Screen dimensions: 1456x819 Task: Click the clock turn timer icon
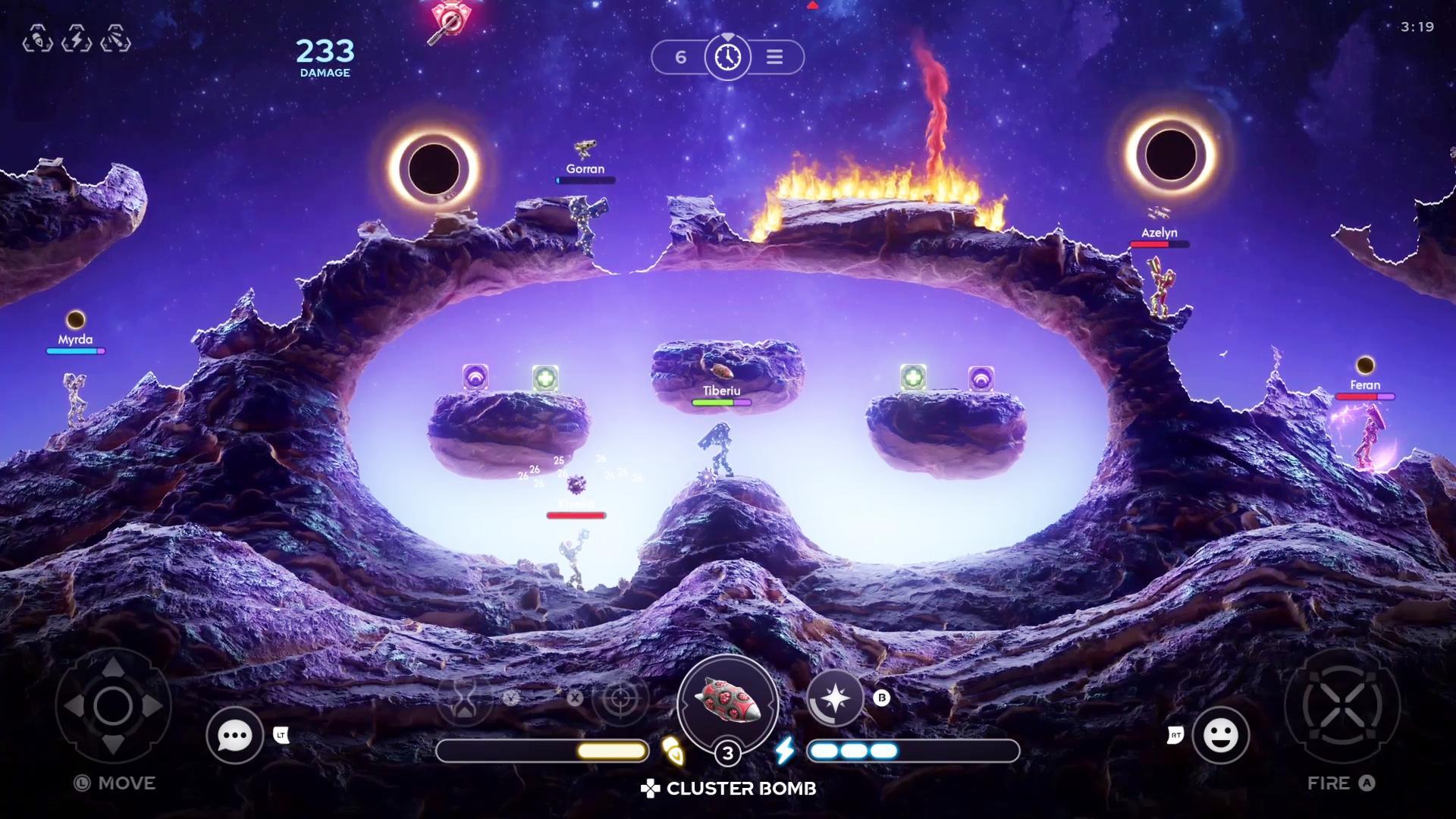pyautogui.click(x=727, y=57)
